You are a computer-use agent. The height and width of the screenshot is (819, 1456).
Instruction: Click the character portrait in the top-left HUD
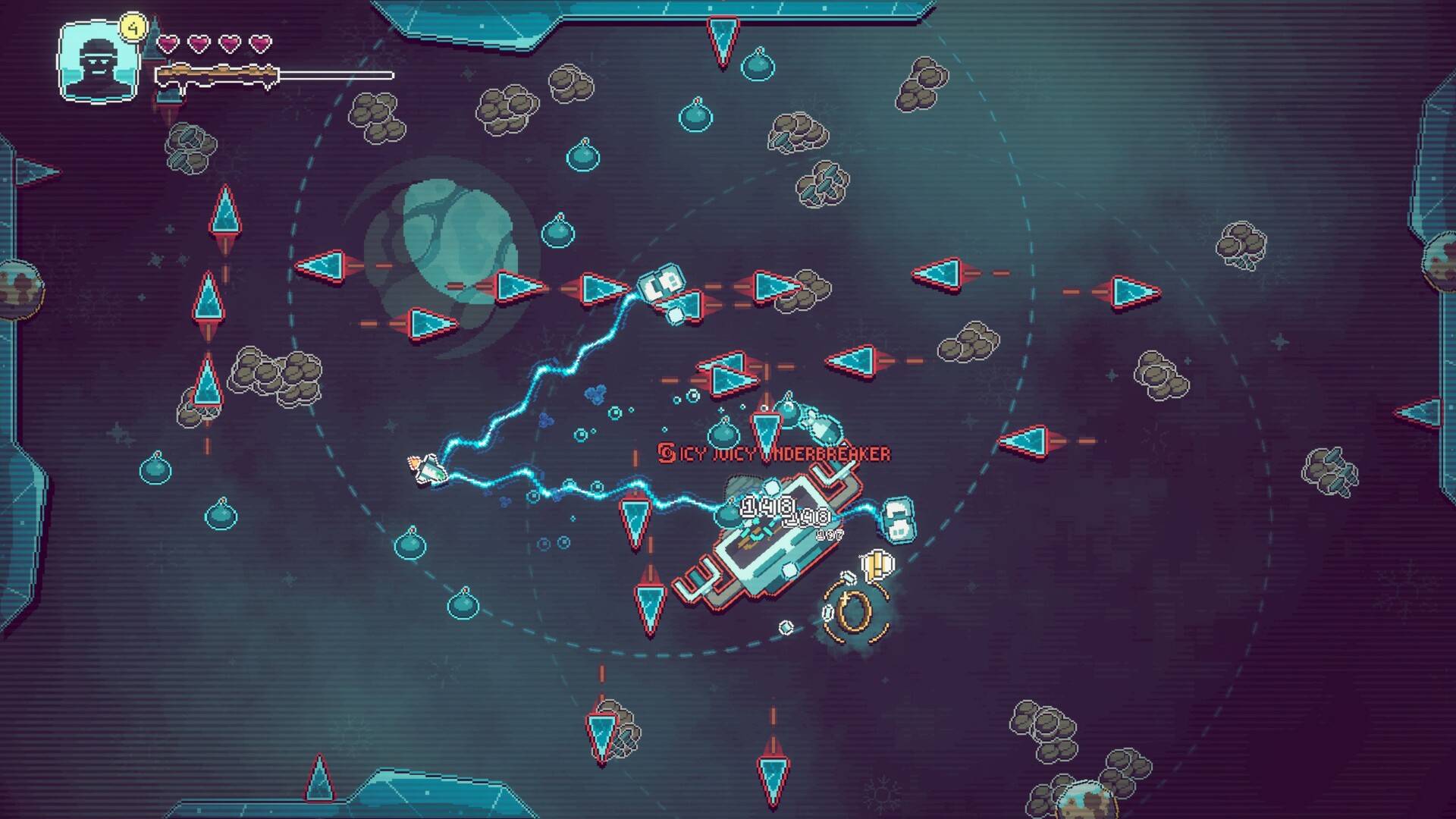97,62
